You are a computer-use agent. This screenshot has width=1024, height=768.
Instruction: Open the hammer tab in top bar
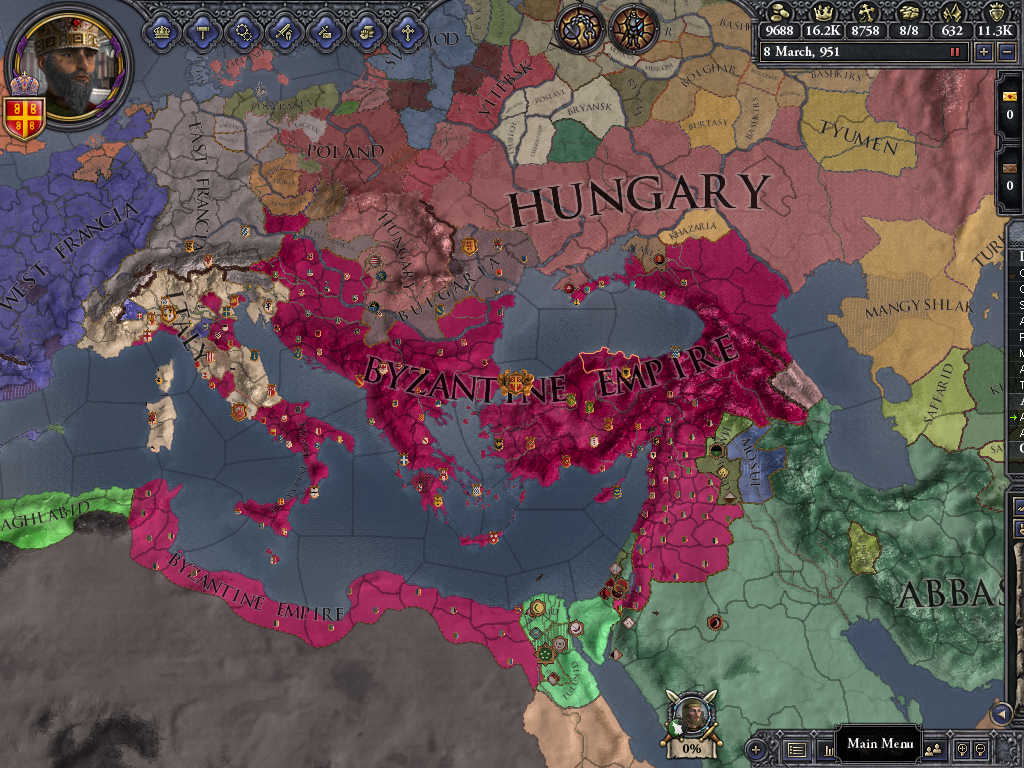(202, 31)
